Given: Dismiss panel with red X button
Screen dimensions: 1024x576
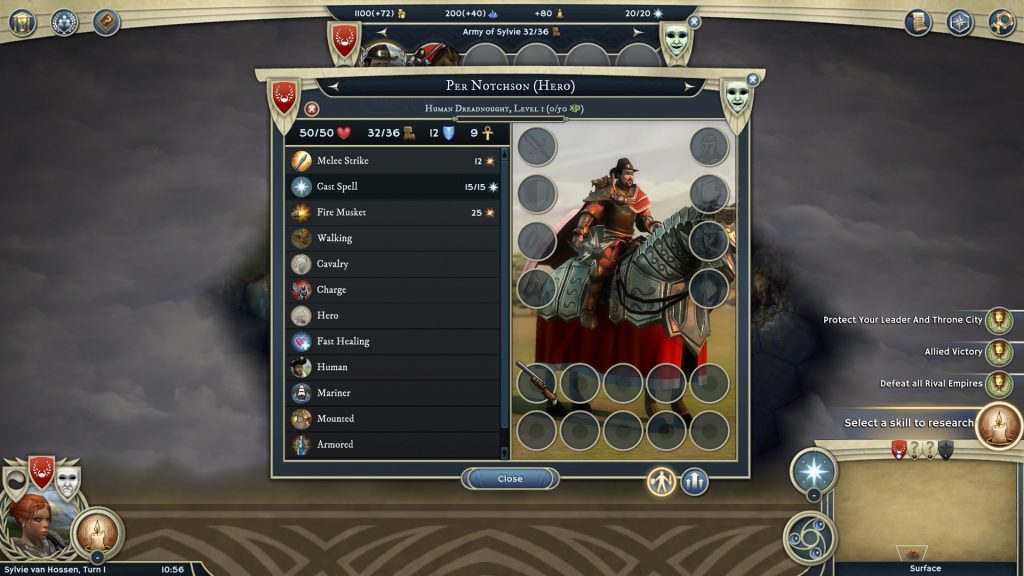Looking at the screenshot, I should click(312, 109).
